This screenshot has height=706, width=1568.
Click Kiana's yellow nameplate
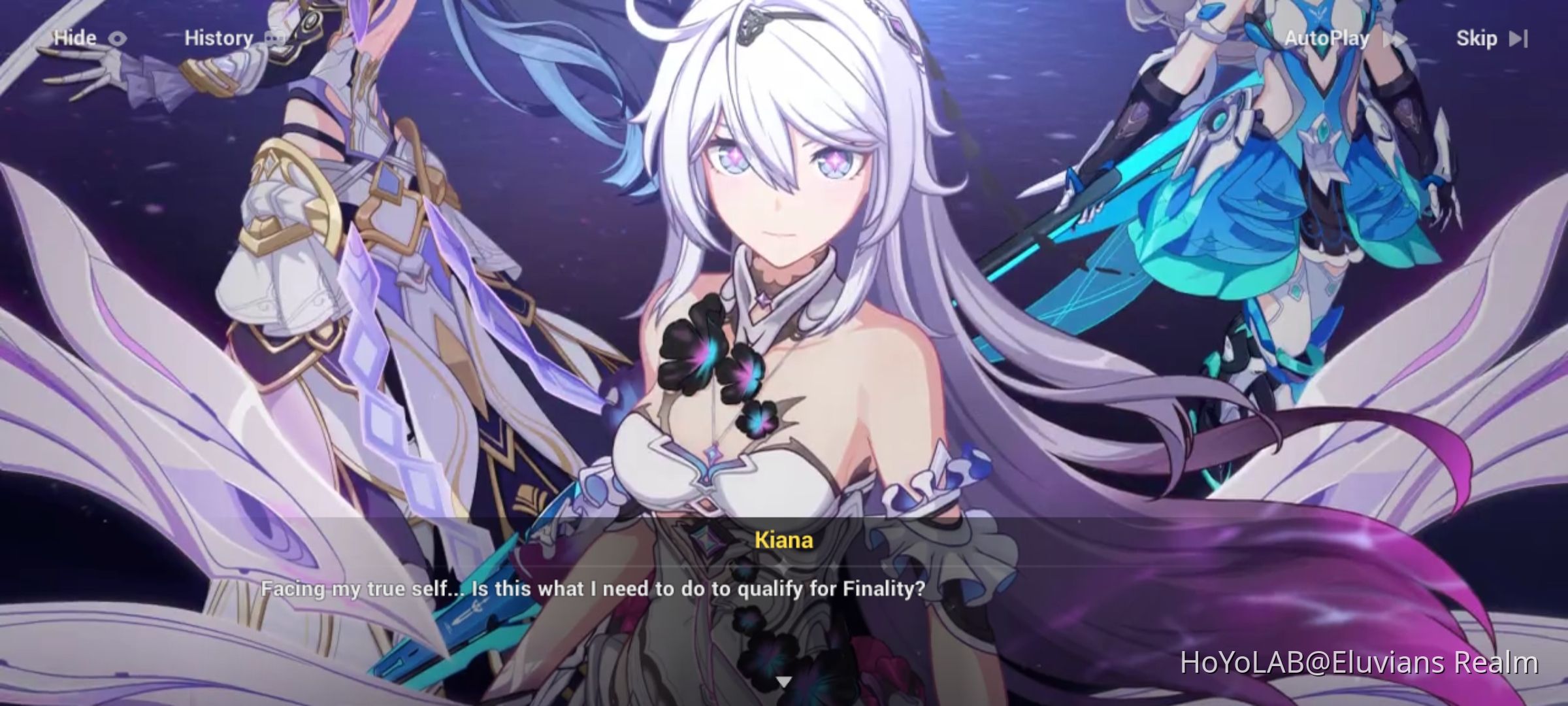click(783, 541)
